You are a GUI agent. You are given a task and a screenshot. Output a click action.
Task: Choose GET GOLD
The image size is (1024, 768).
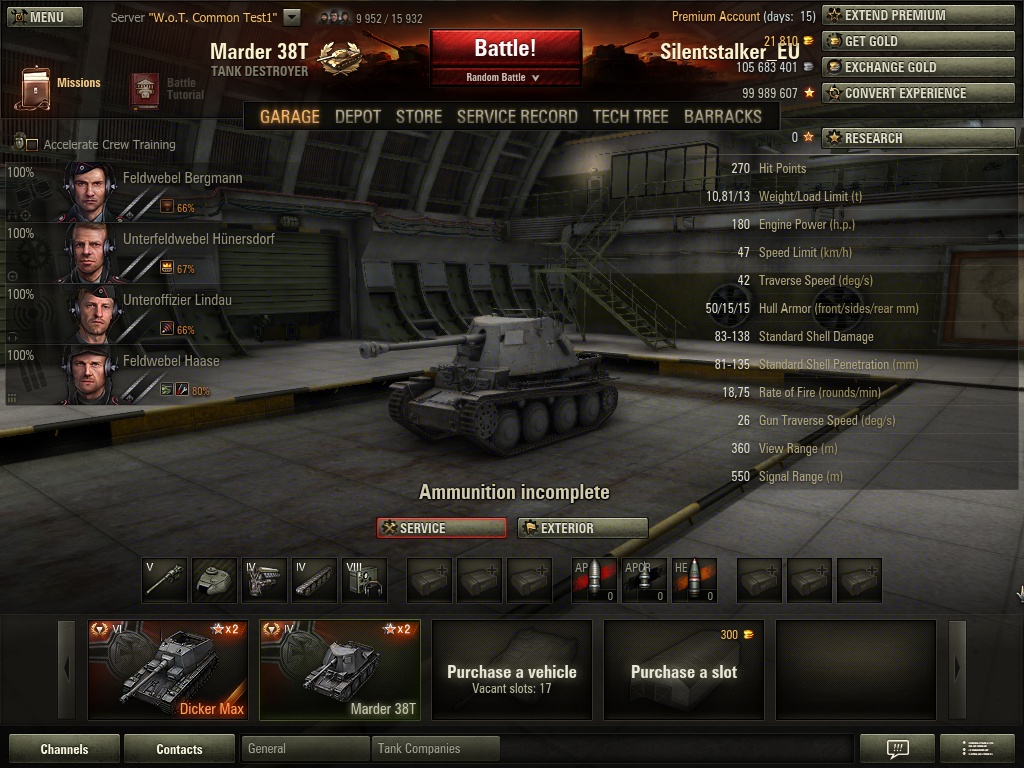(918, 41)
